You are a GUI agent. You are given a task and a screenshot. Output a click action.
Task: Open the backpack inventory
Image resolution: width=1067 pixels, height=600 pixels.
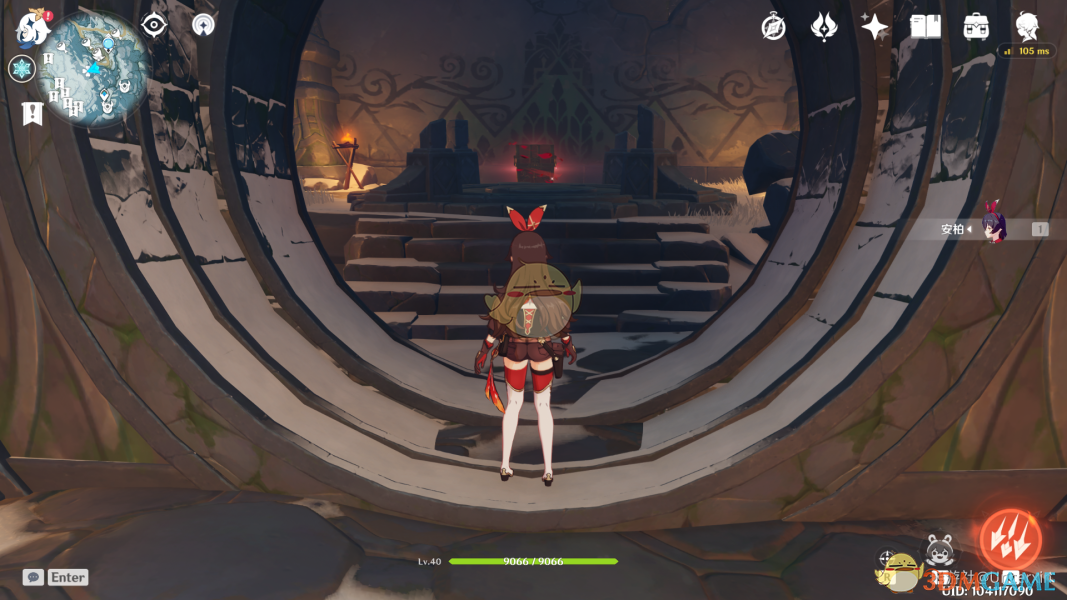(x=976, y=27)
